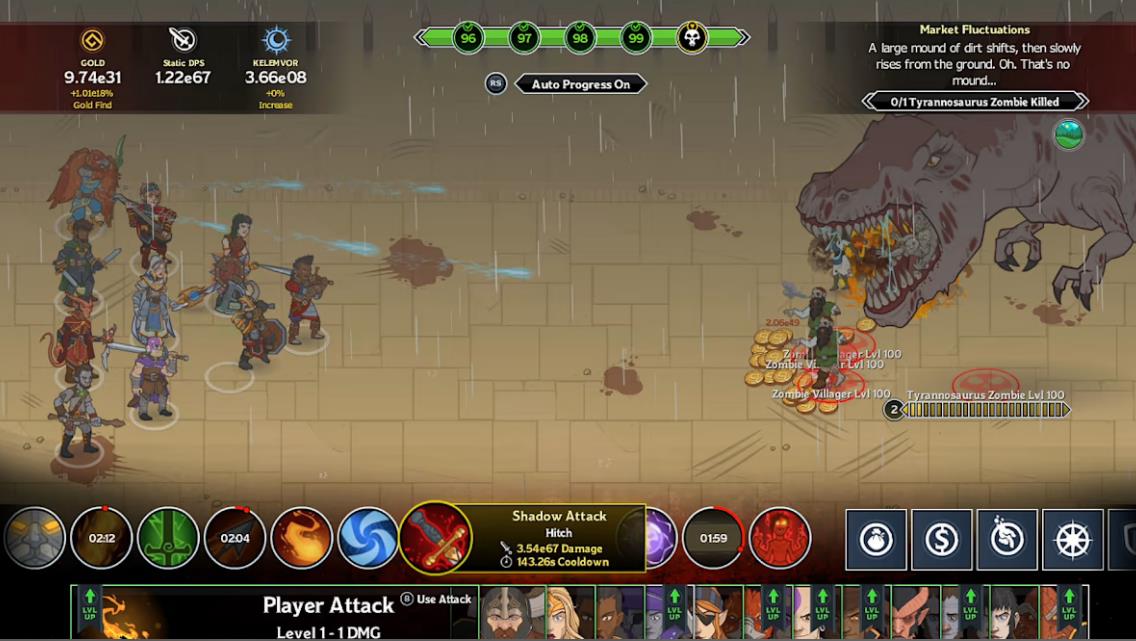Activate the blue swirl ultimate ability
This screenshot has width=1136, height=641.
tap(368, 538)
